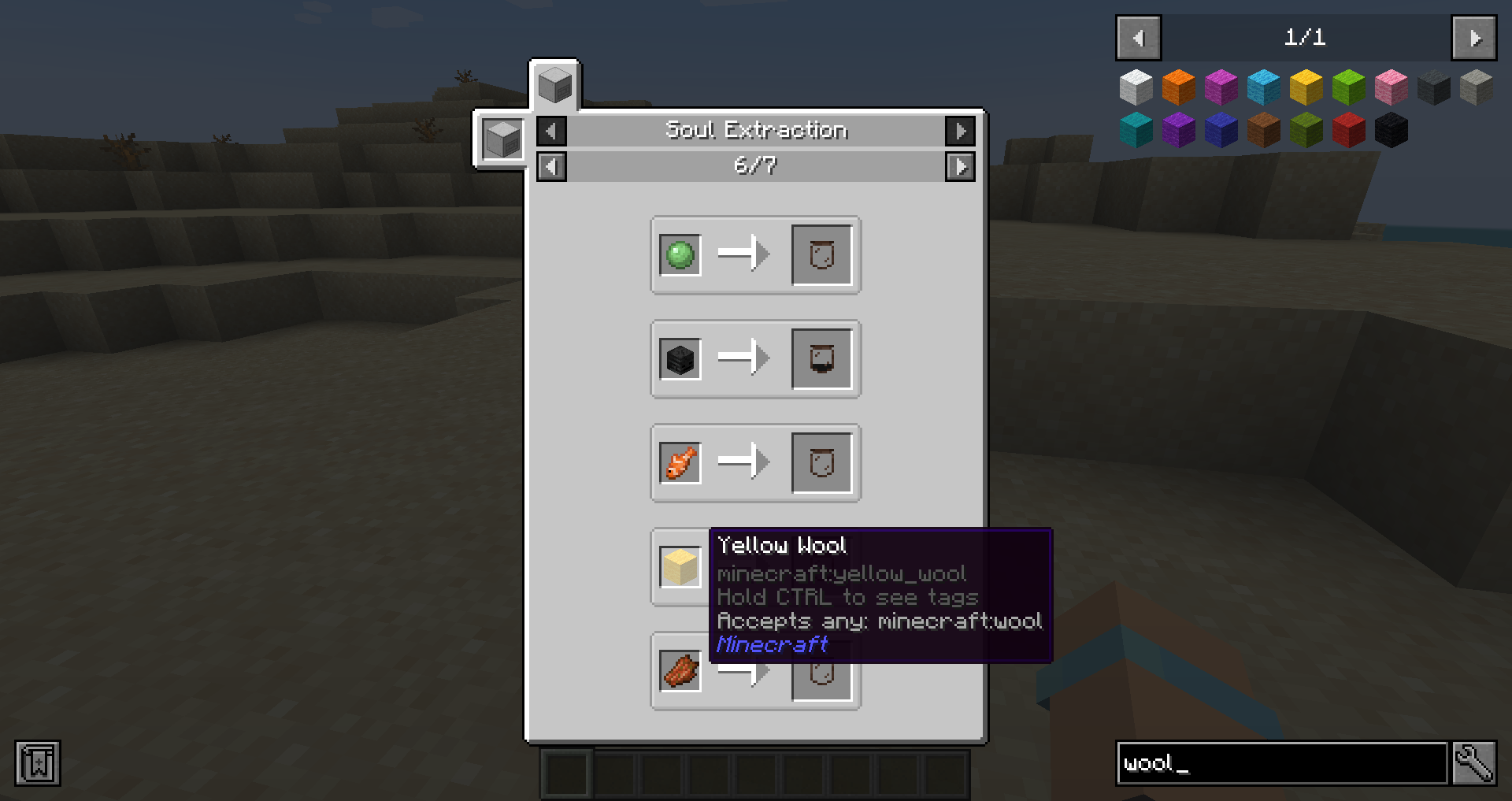Select the recipe category tab on the left
This screenshot has height=801, width=1512.
click(502, 140)
